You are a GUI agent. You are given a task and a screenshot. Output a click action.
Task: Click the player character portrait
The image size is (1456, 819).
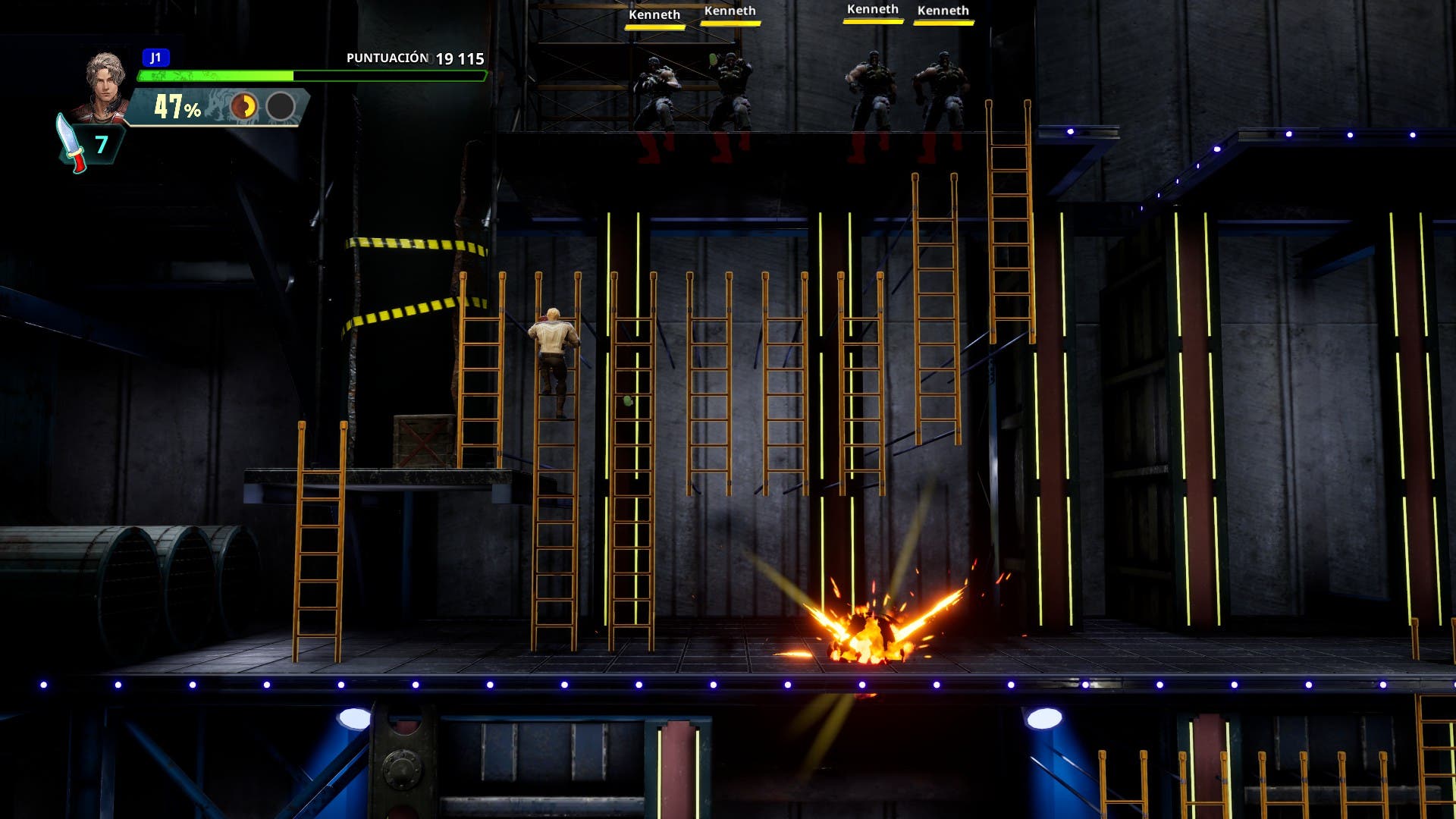[x=104, y=85]
